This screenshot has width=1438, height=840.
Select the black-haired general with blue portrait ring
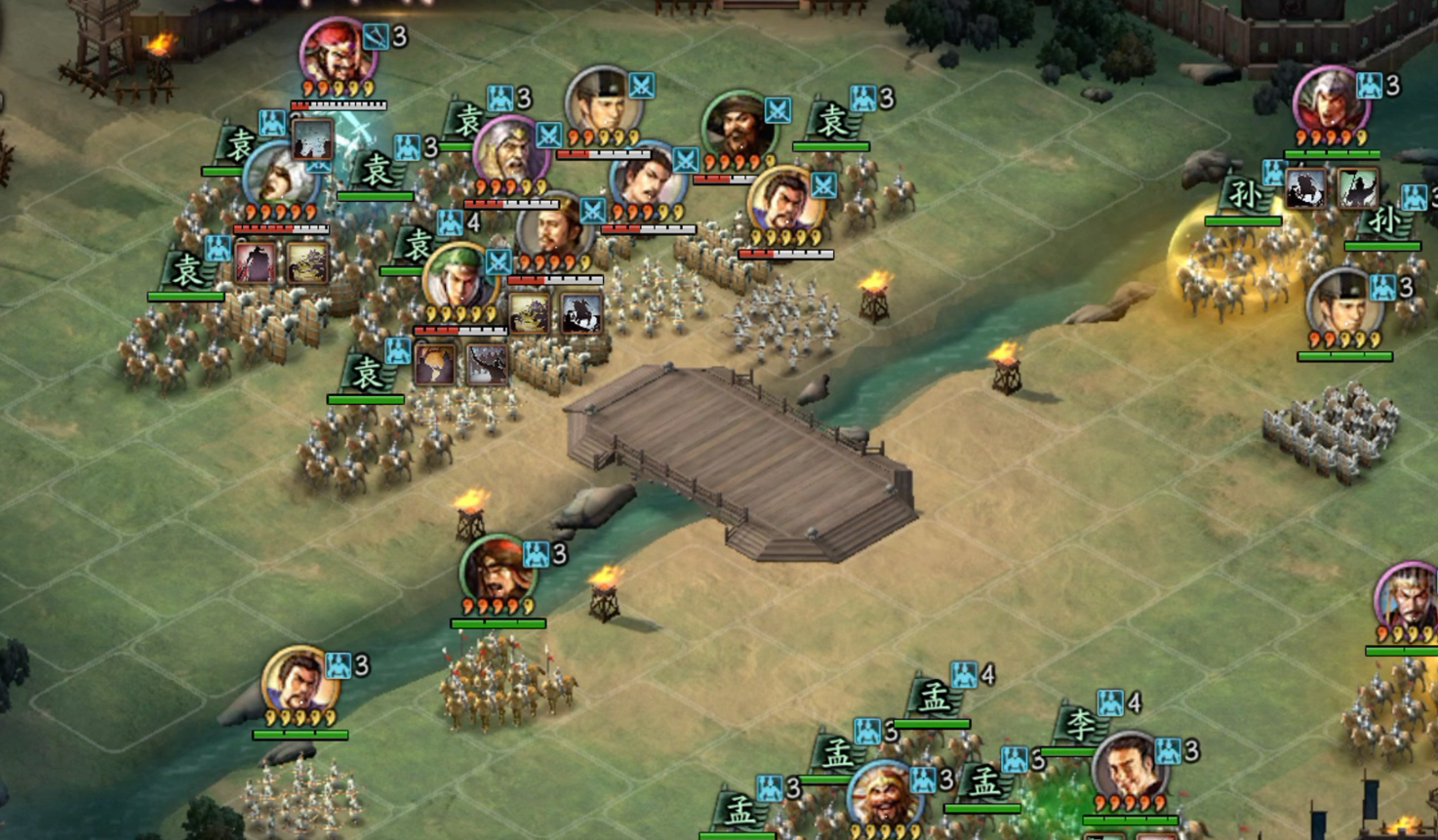point(646,179)
